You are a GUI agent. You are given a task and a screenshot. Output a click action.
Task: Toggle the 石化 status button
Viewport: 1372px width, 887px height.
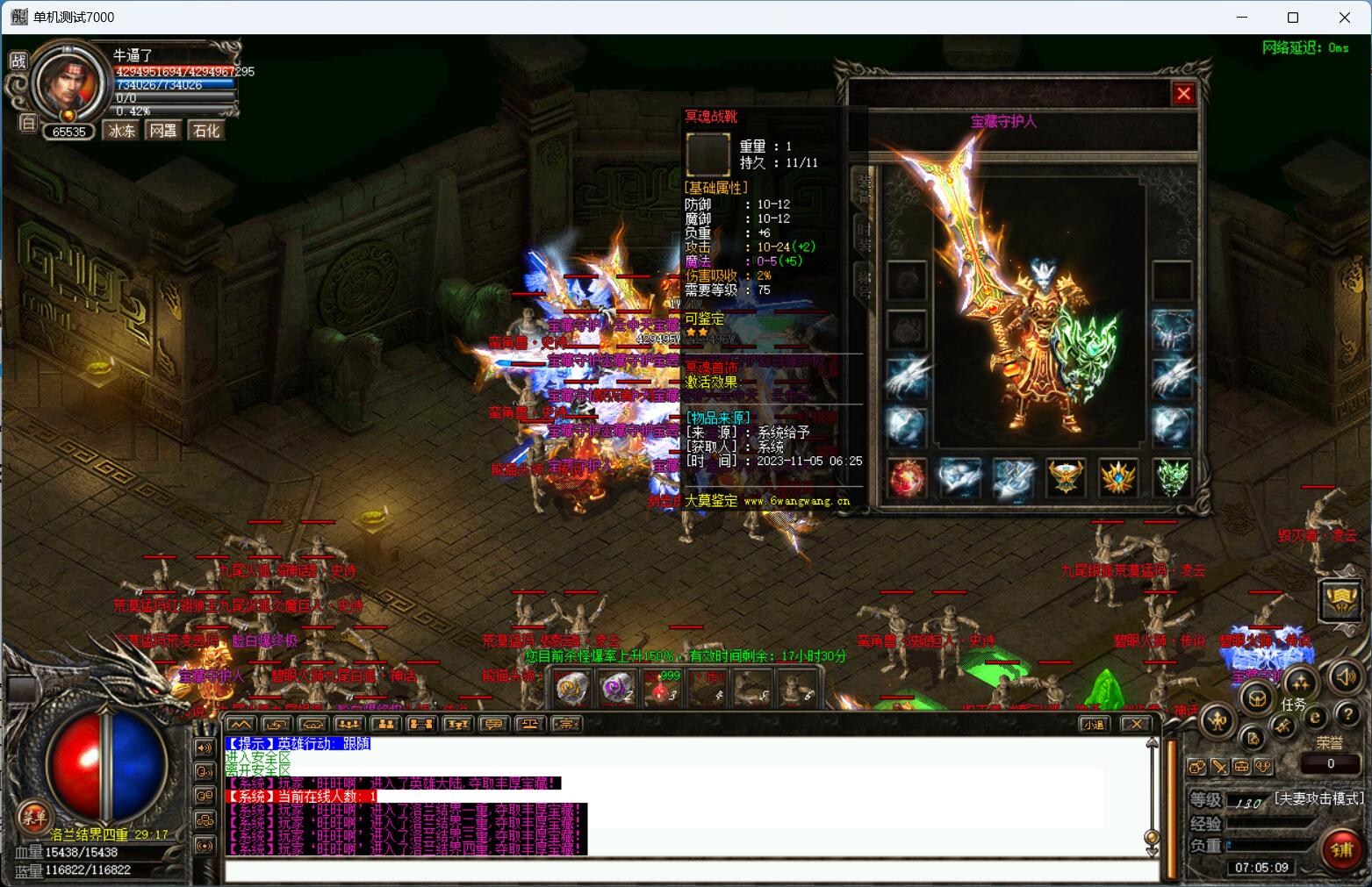click(x=206, y=131)
